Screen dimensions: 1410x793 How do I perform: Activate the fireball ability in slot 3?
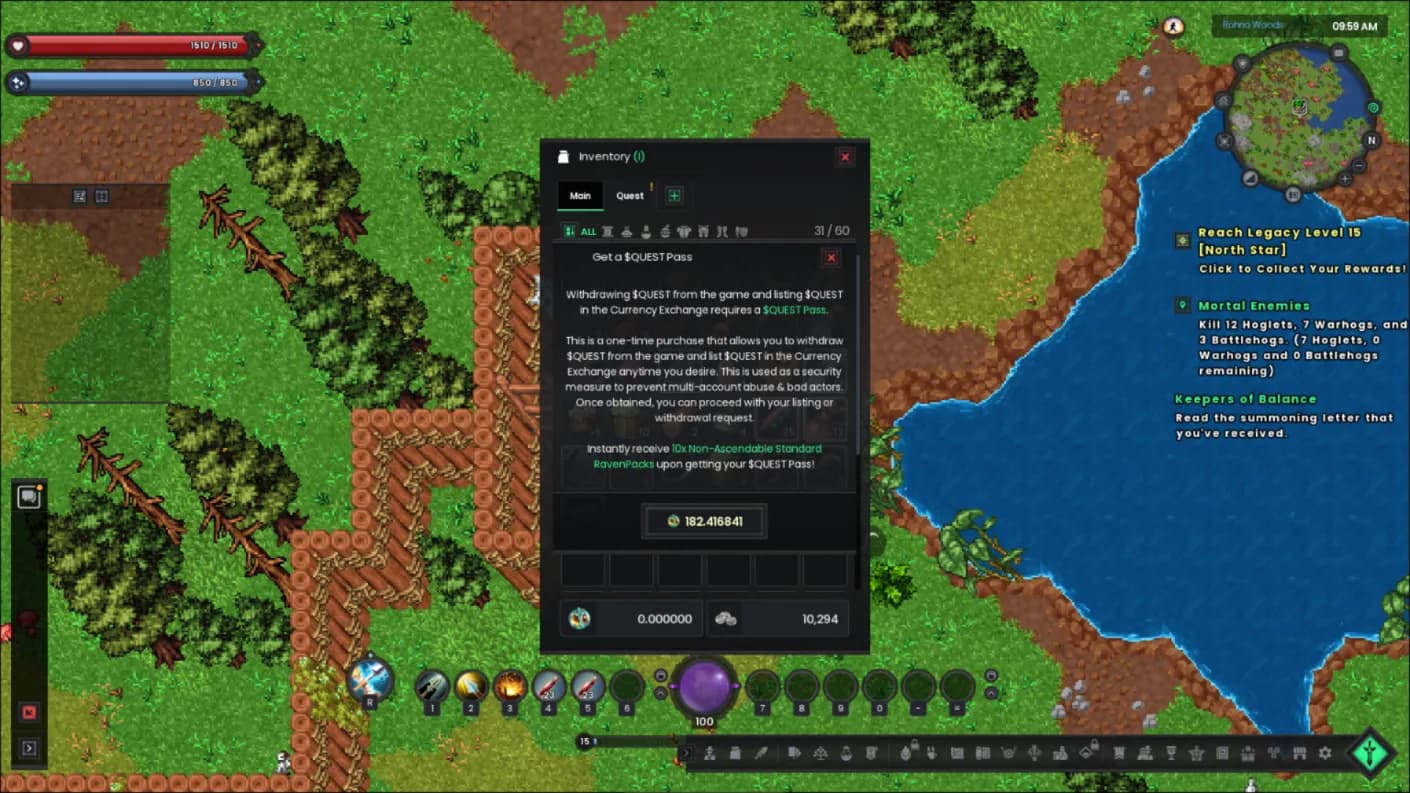tap(510, 686)
